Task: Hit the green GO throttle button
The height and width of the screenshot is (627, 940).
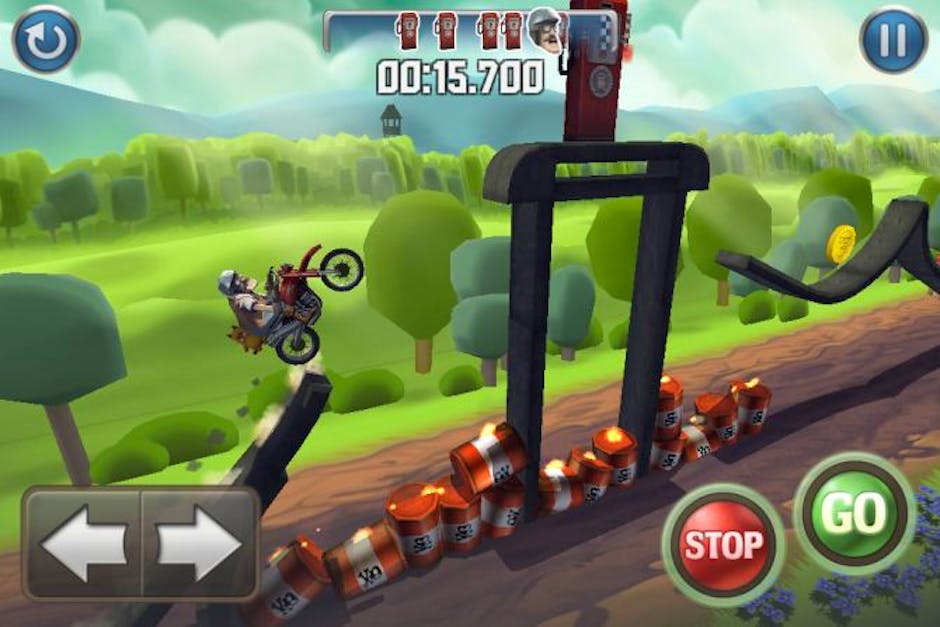Action: 855,512
